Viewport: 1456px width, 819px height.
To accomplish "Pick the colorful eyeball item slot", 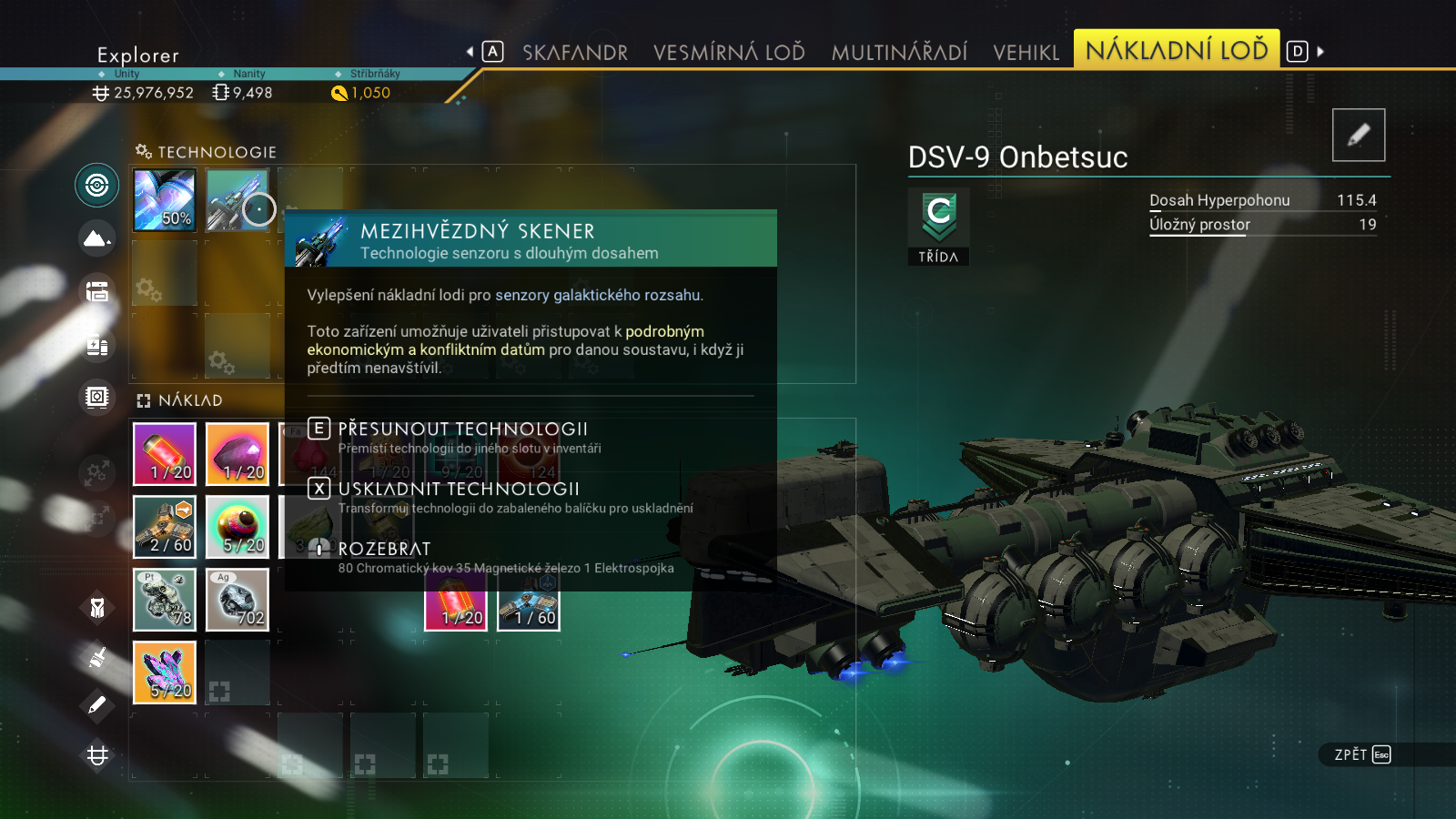I will click(x=238, y=527).
